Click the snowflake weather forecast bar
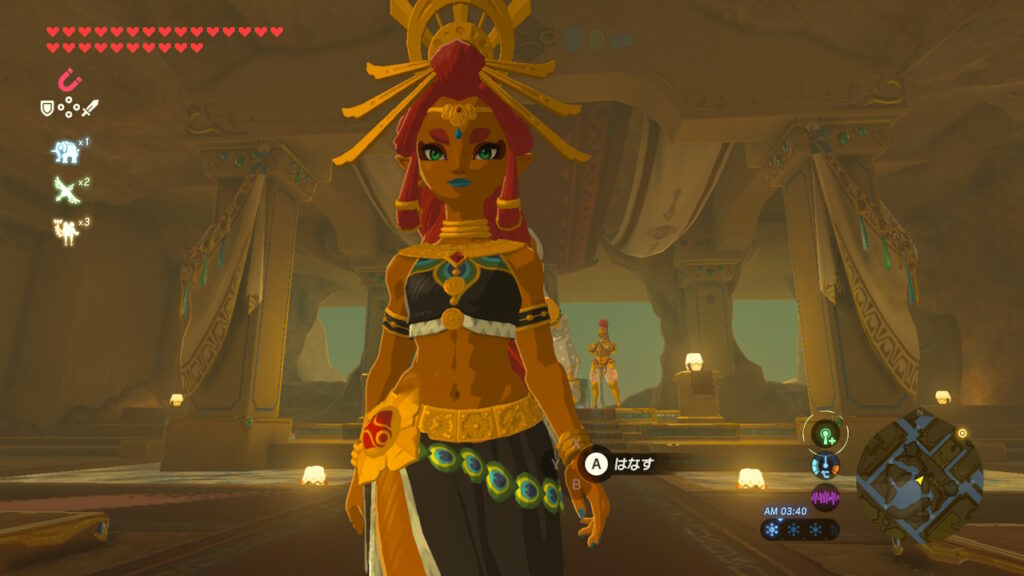 click(x=800, y=529)
